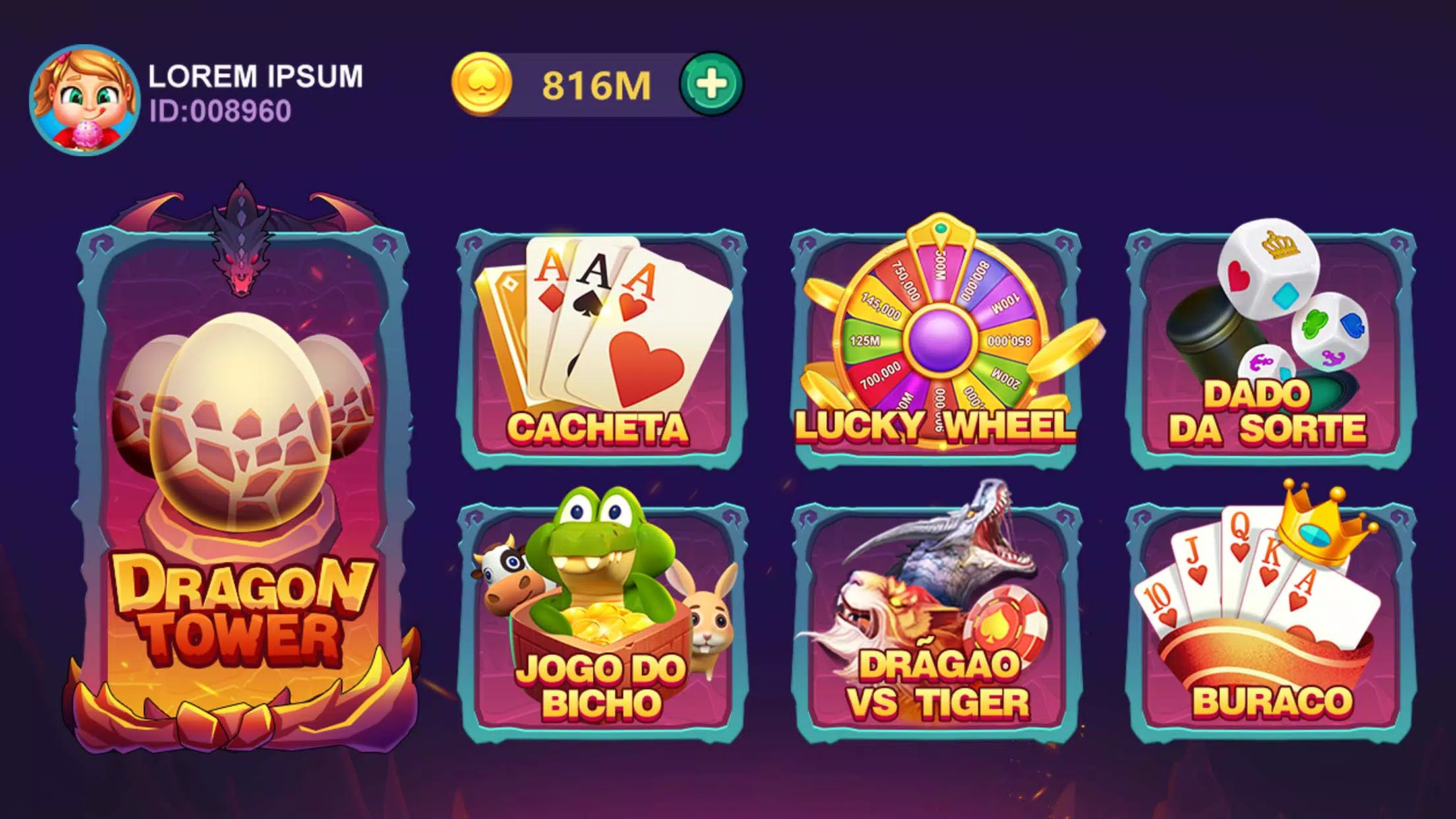The width and height of the screenshot is (1456, 819).
Task: Click the green plus to add coins
Action: click(x=712, y=84)
